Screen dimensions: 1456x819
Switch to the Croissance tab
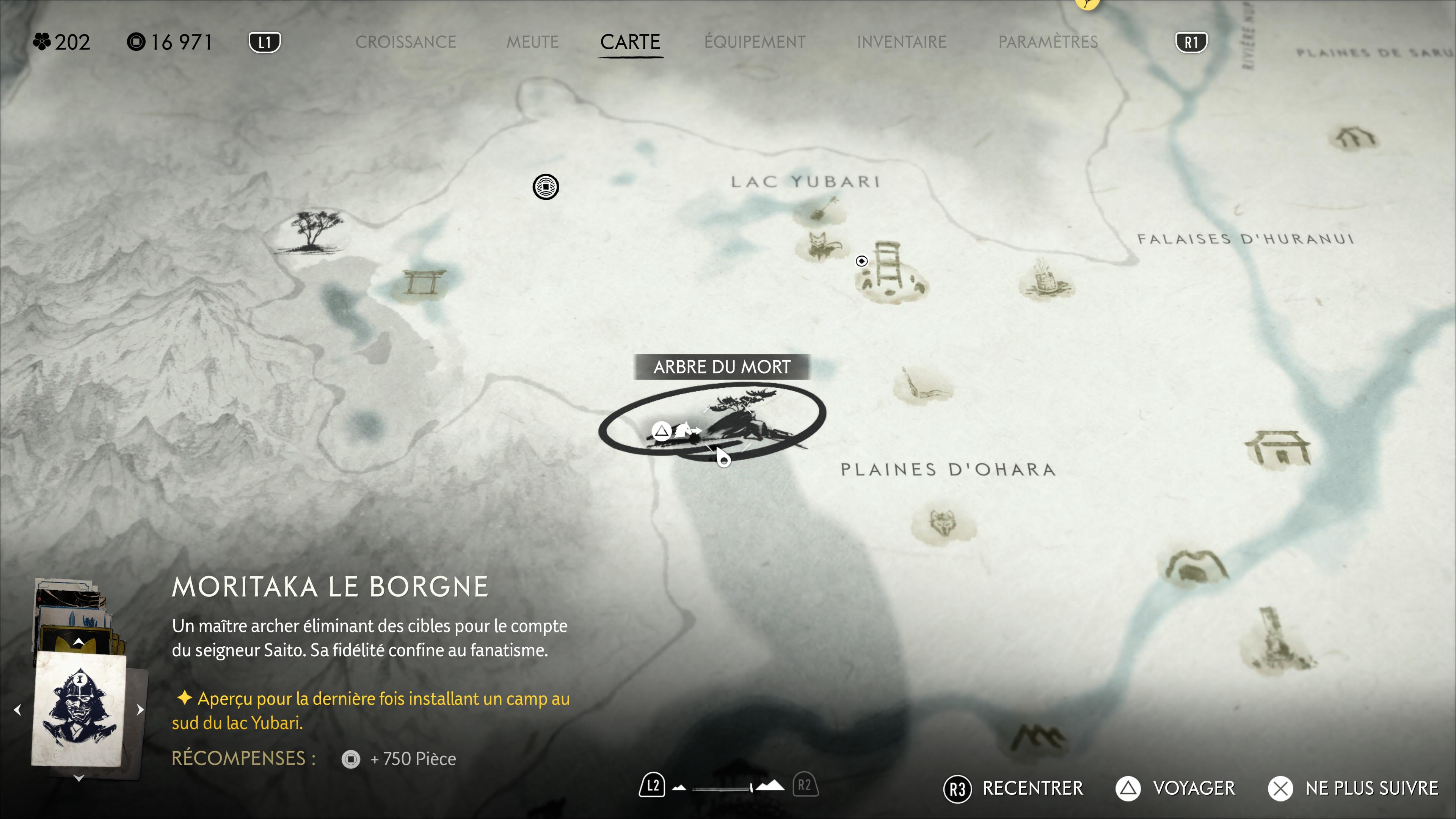(x=405, y=42)
